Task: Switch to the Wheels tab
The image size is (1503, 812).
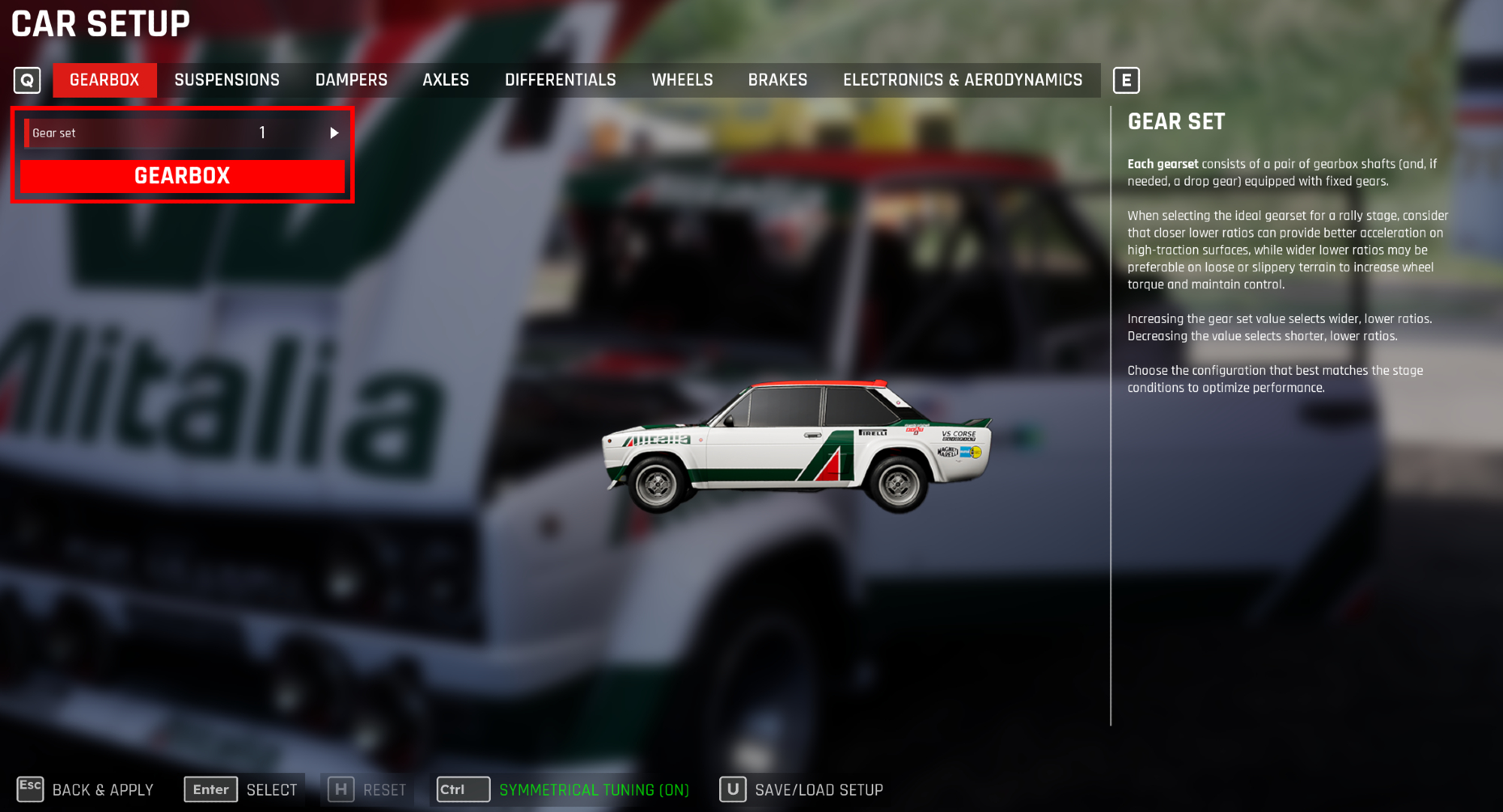Action: click(682, 80)
